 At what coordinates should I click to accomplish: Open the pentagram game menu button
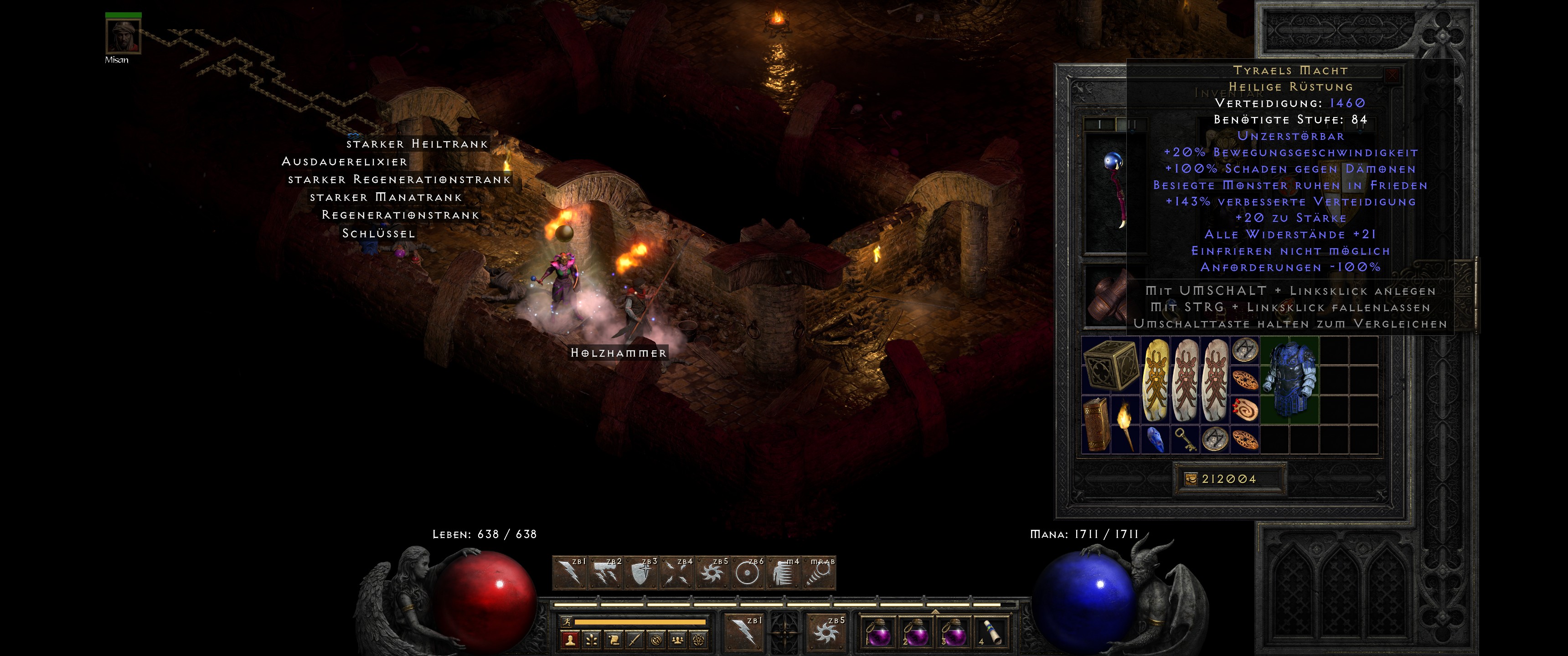(699, 640)
